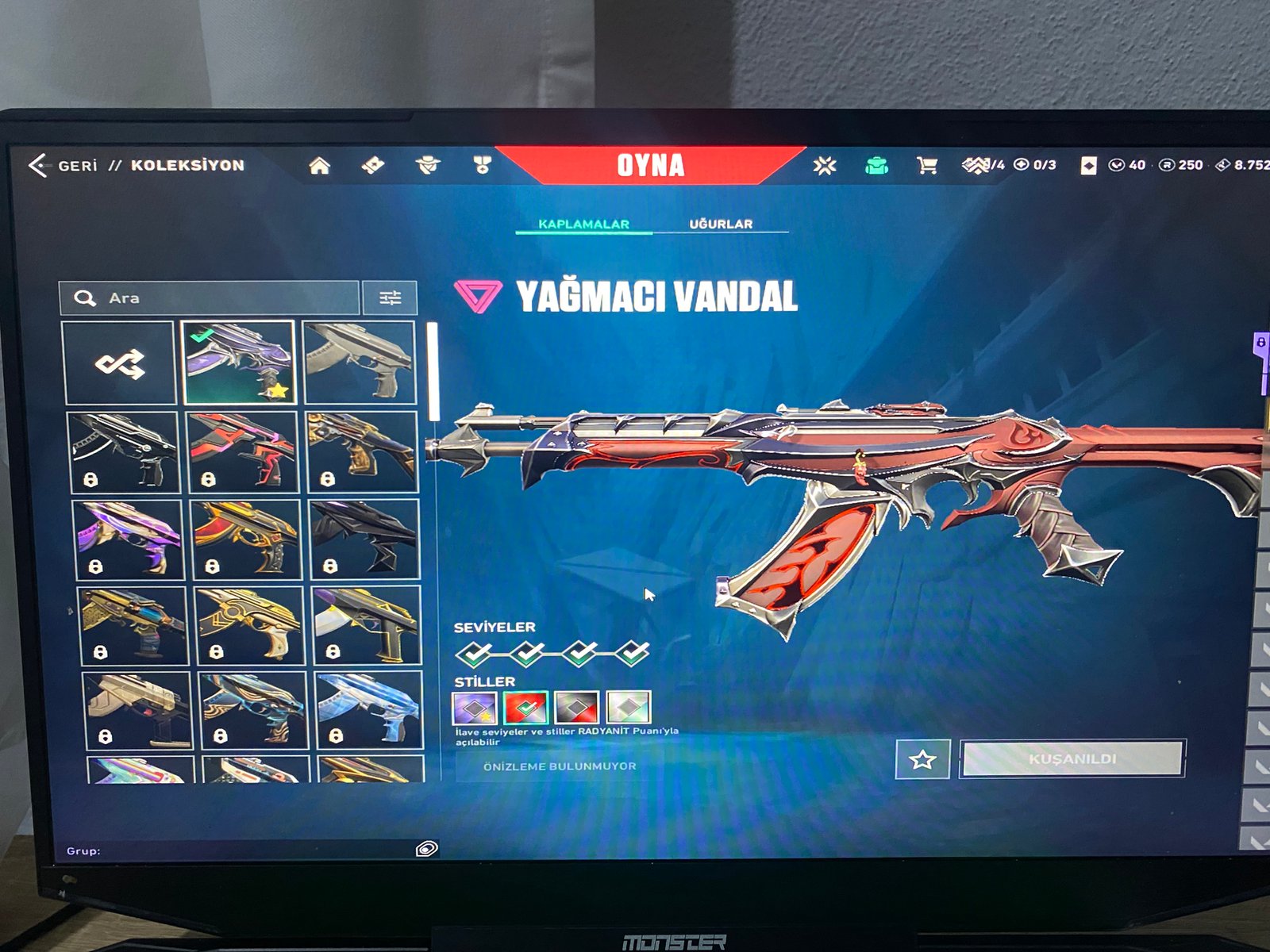Image resolution: width=1270 pixels, height=952 pixels.
Task: Choose the purple variant style swatch
Action: click(x=475, y=708)
